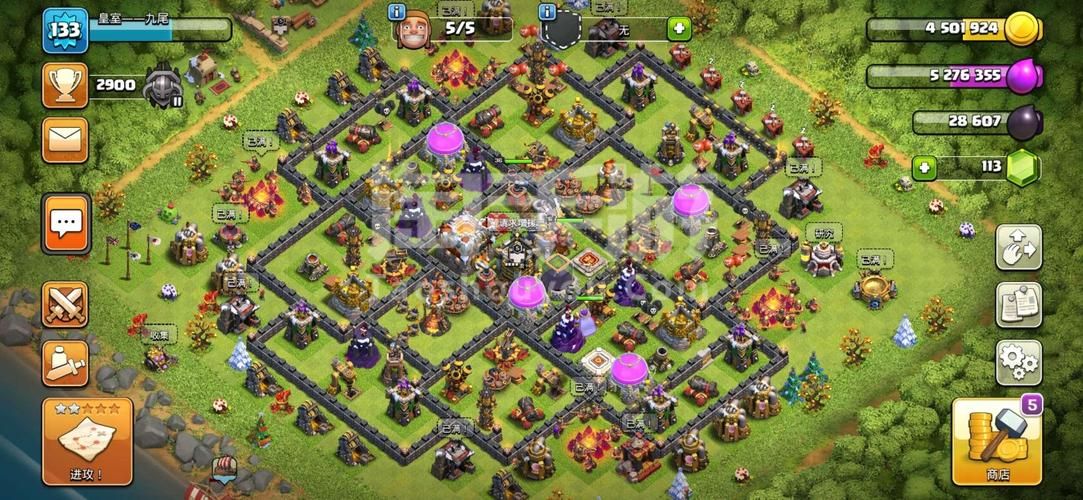
Task: Show builder info via the builder's i button
Action: pyautogui.click(x=399, y=13)
